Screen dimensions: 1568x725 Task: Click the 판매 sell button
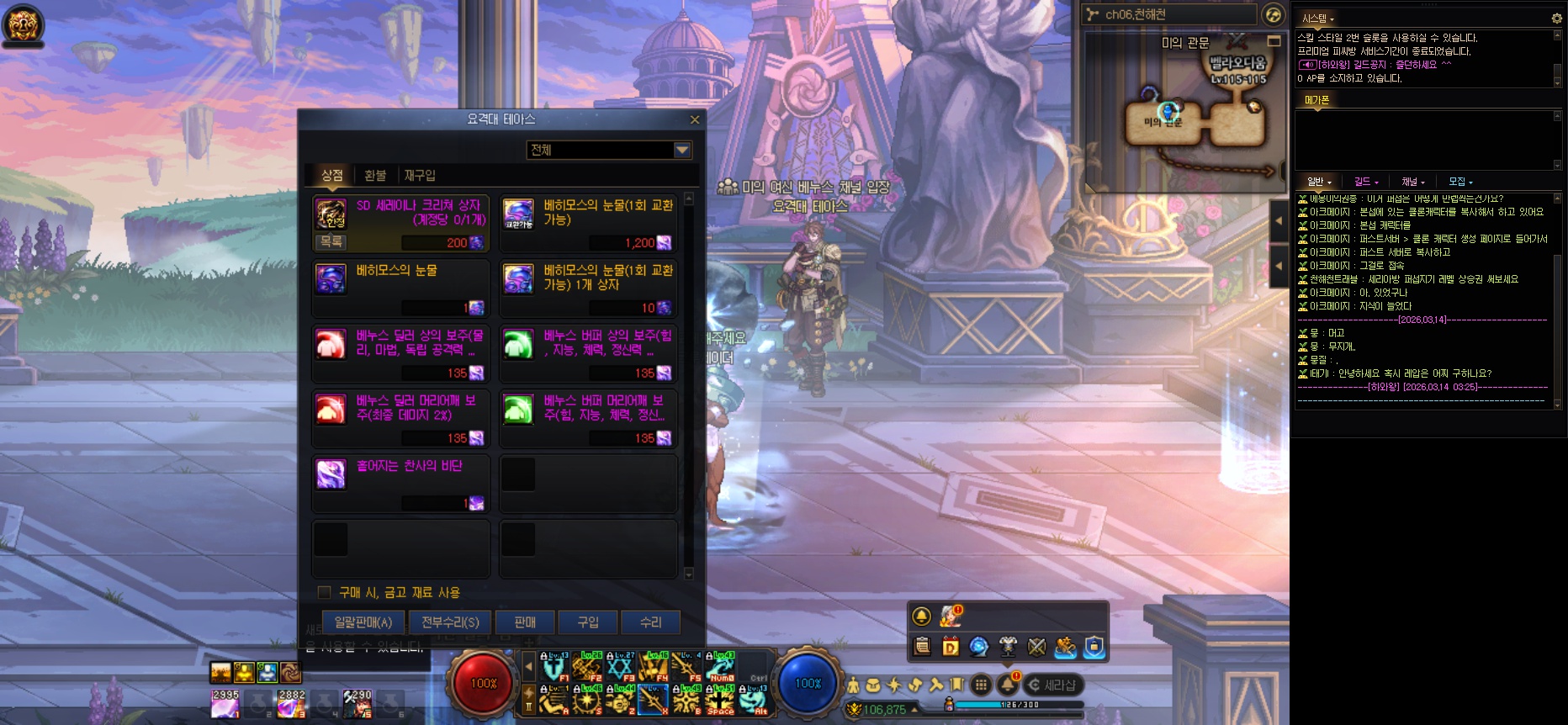(525, 622)
